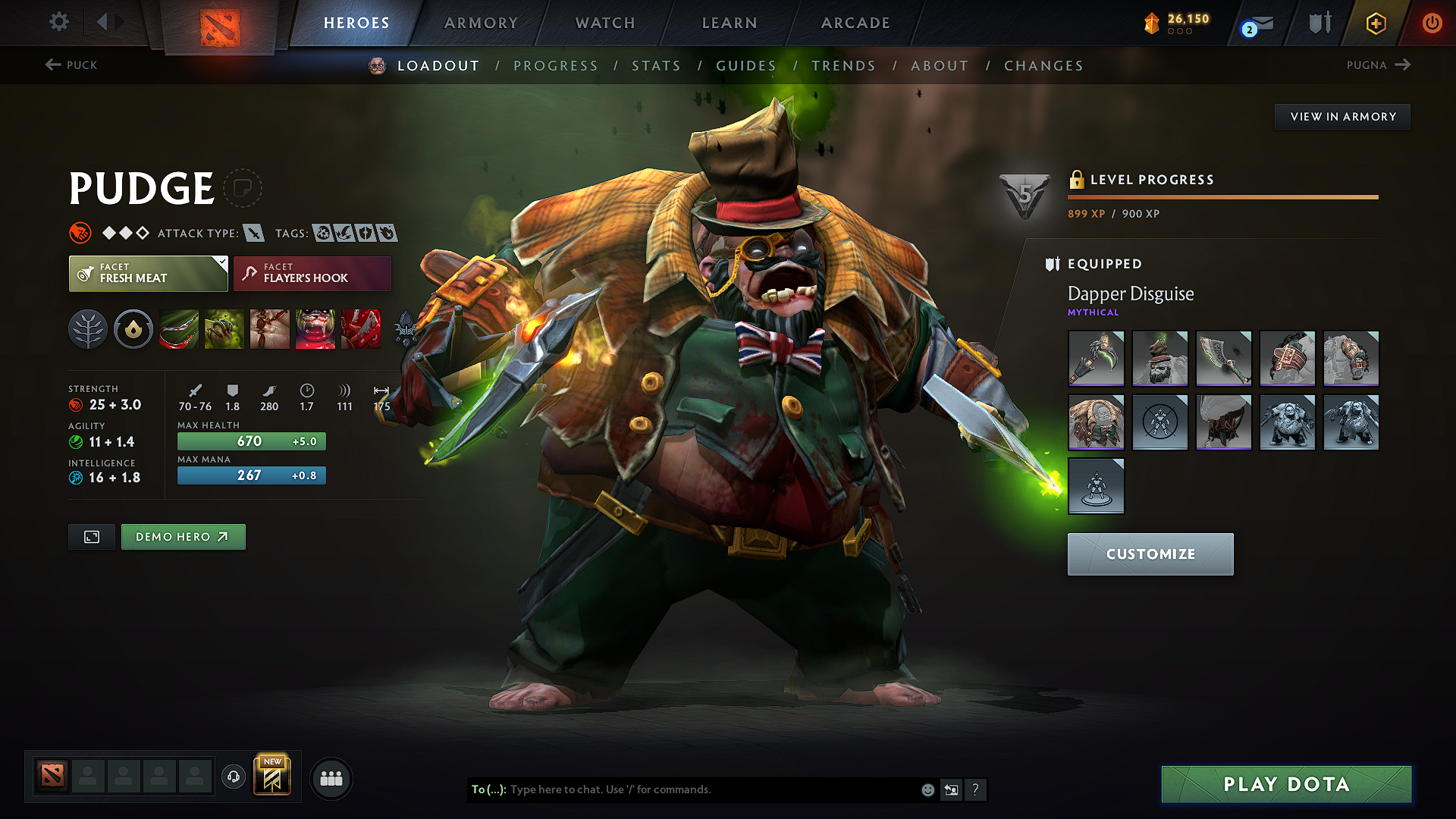Toggle the full-screen hero preview icon

(91, 536)
